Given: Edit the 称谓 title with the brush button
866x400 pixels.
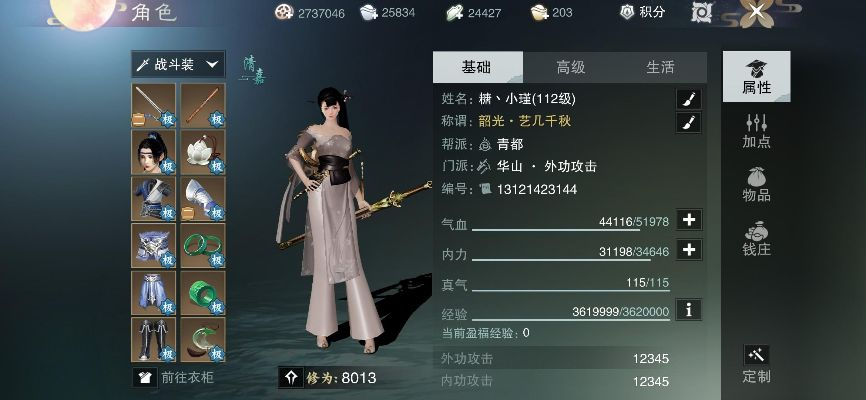Looking at the screenshot, I should point(688,123).
